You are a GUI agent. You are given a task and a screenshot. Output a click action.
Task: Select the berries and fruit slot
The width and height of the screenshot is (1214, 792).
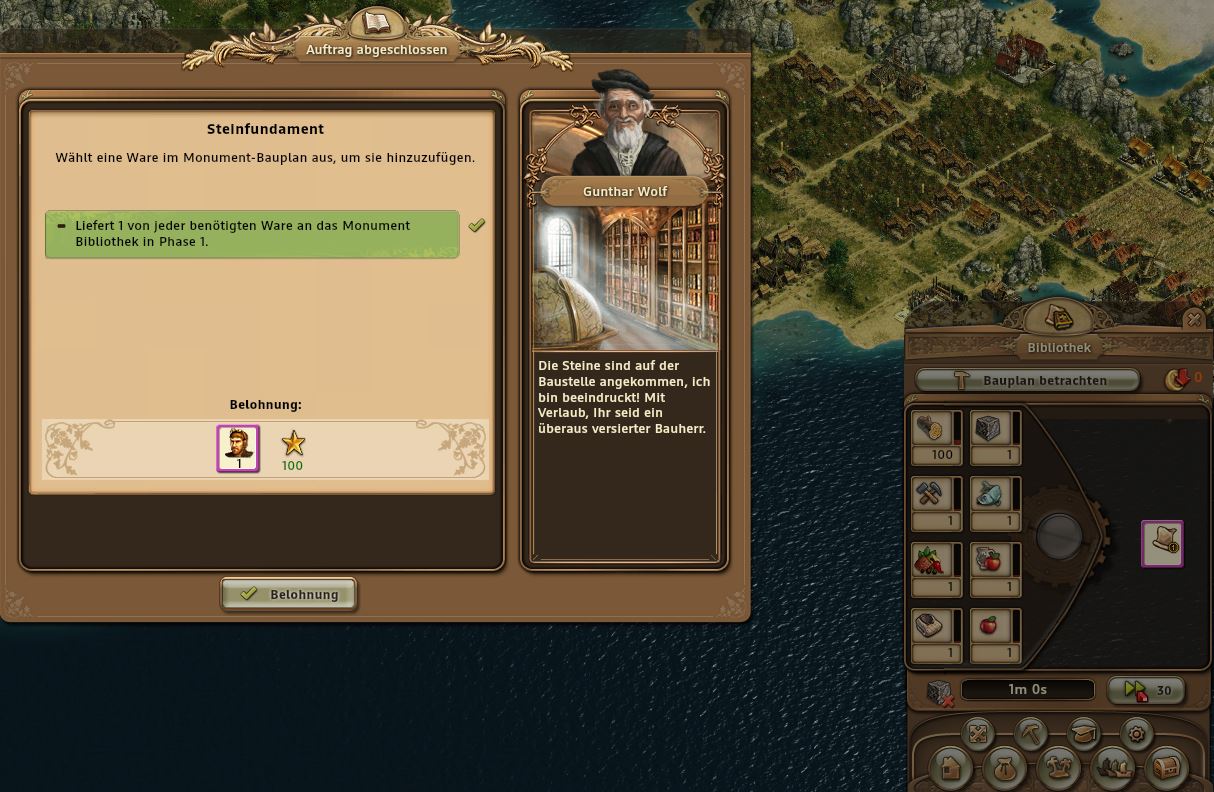tap(932, 560)
